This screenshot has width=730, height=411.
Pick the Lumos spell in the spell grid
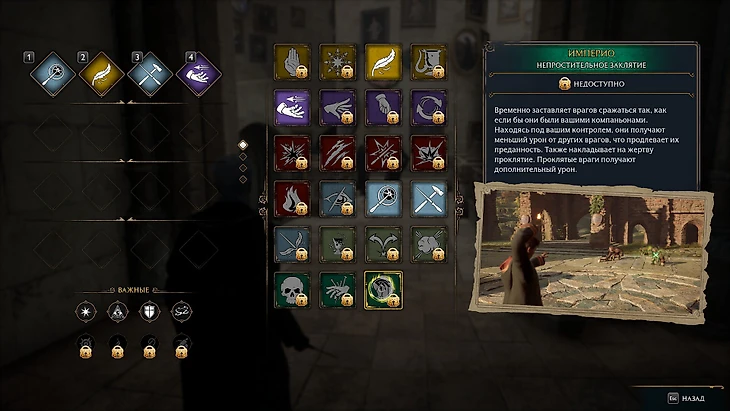coord(383,198)
